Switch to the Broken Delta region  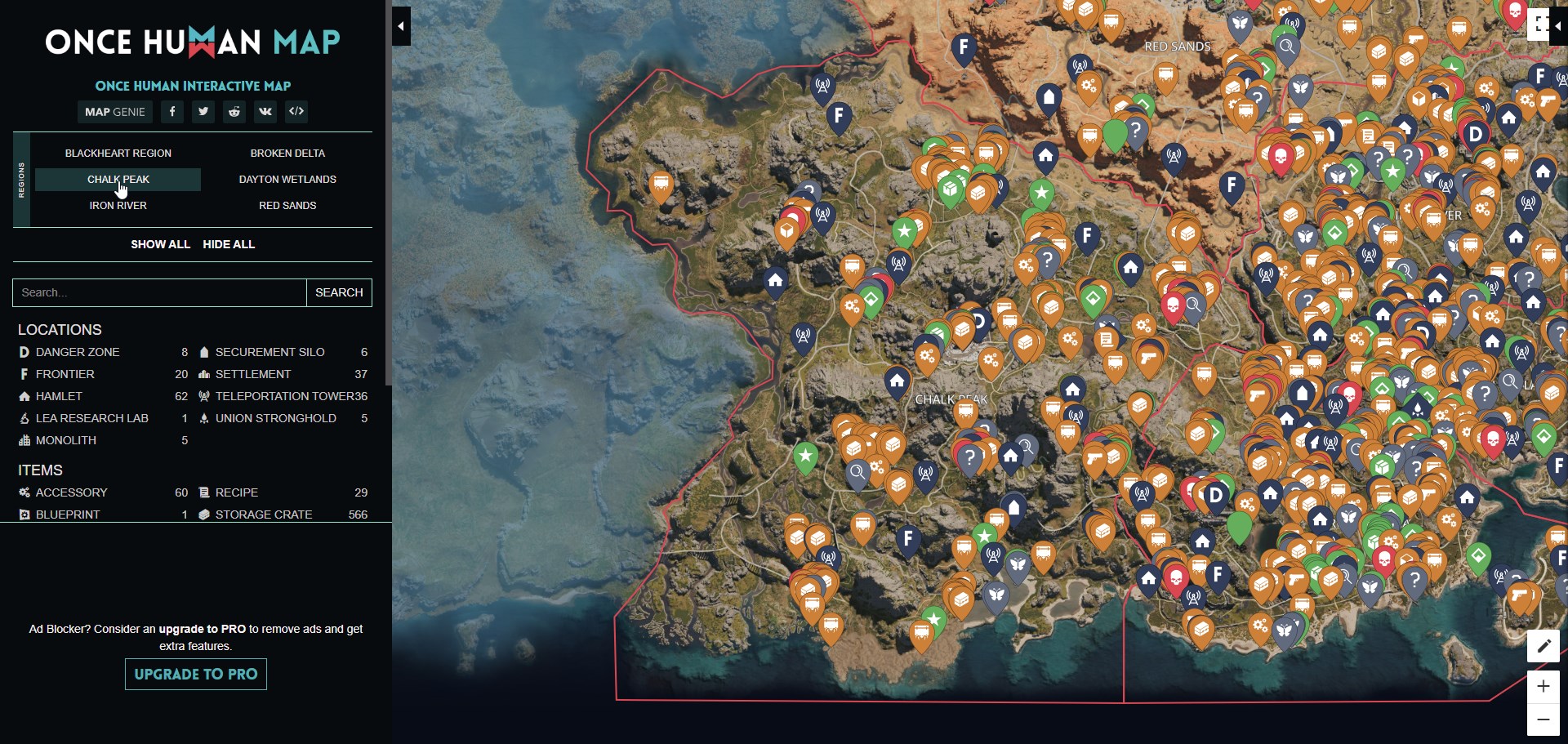[287, 153]
